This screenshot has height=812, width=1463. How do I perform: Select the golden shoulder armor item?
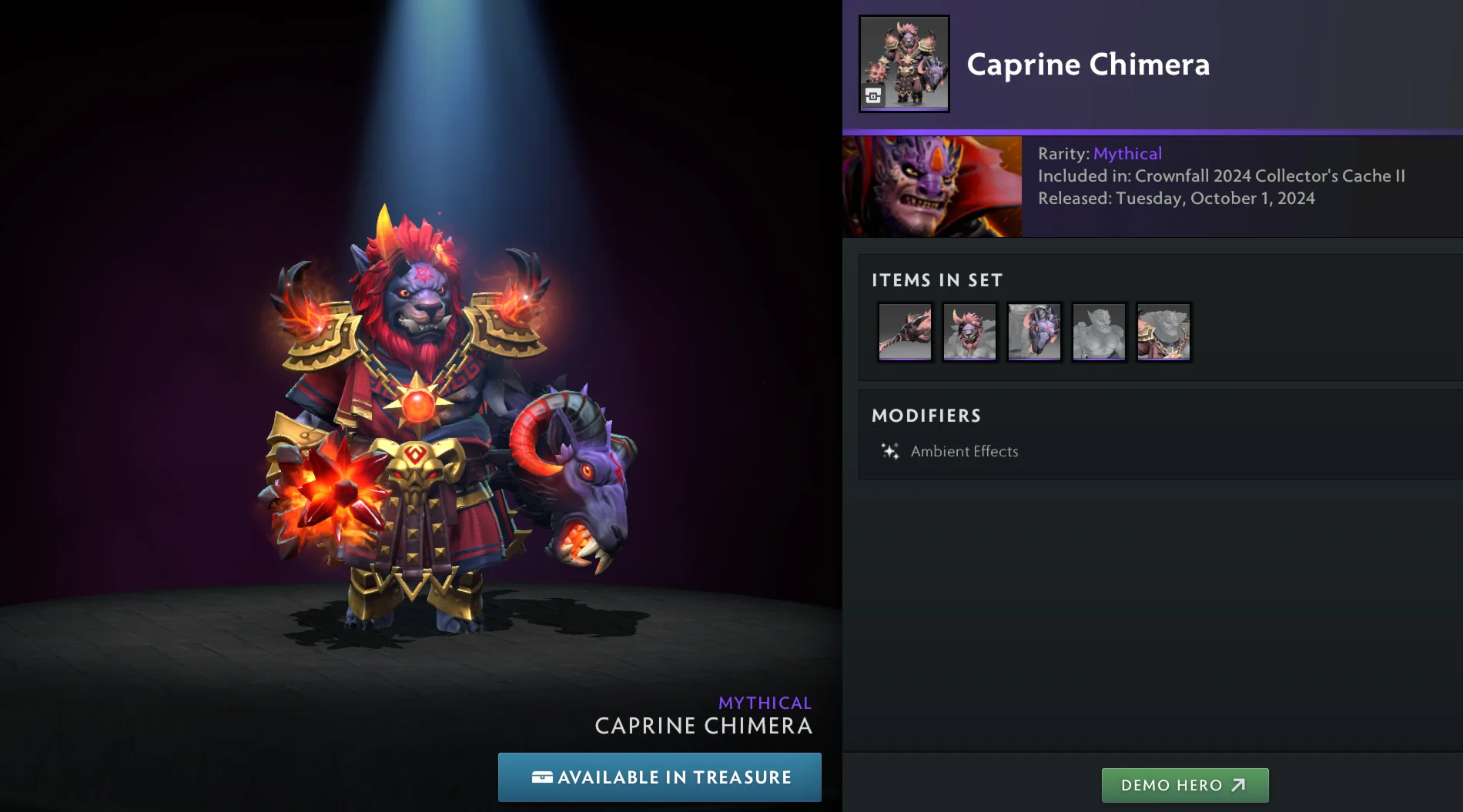pyautogui.click(x=1163, y=332)
